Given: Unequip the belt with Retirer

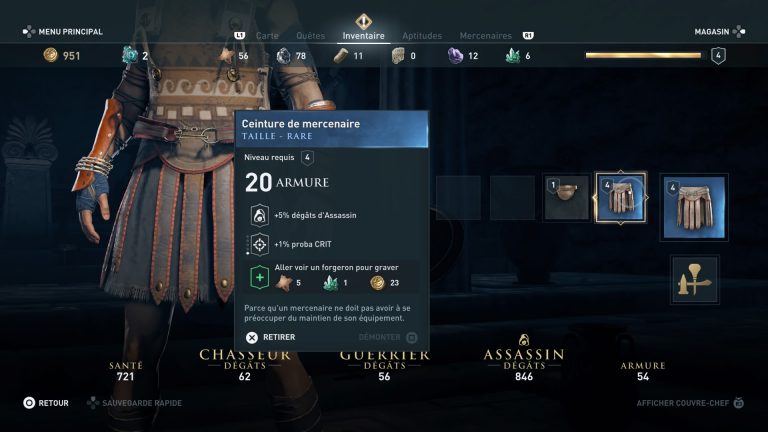Looking at the screenshot, I should click(x=271, y=338).
